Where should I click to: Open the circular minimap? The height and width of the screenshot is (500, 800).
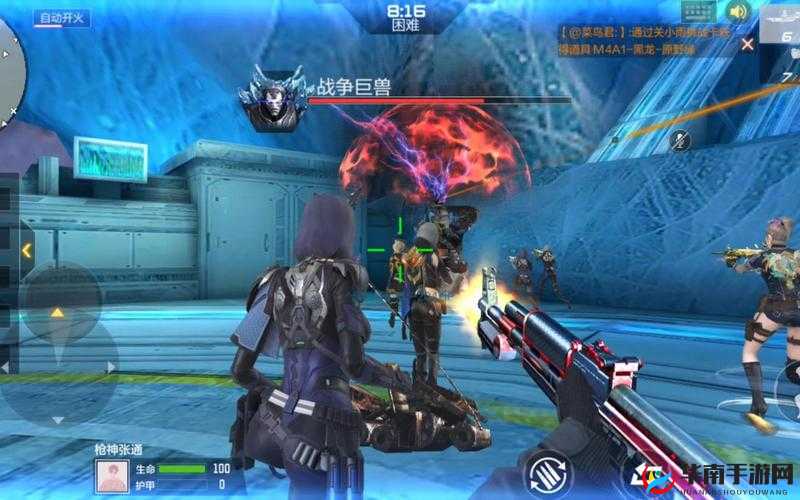tap(8, 75)
